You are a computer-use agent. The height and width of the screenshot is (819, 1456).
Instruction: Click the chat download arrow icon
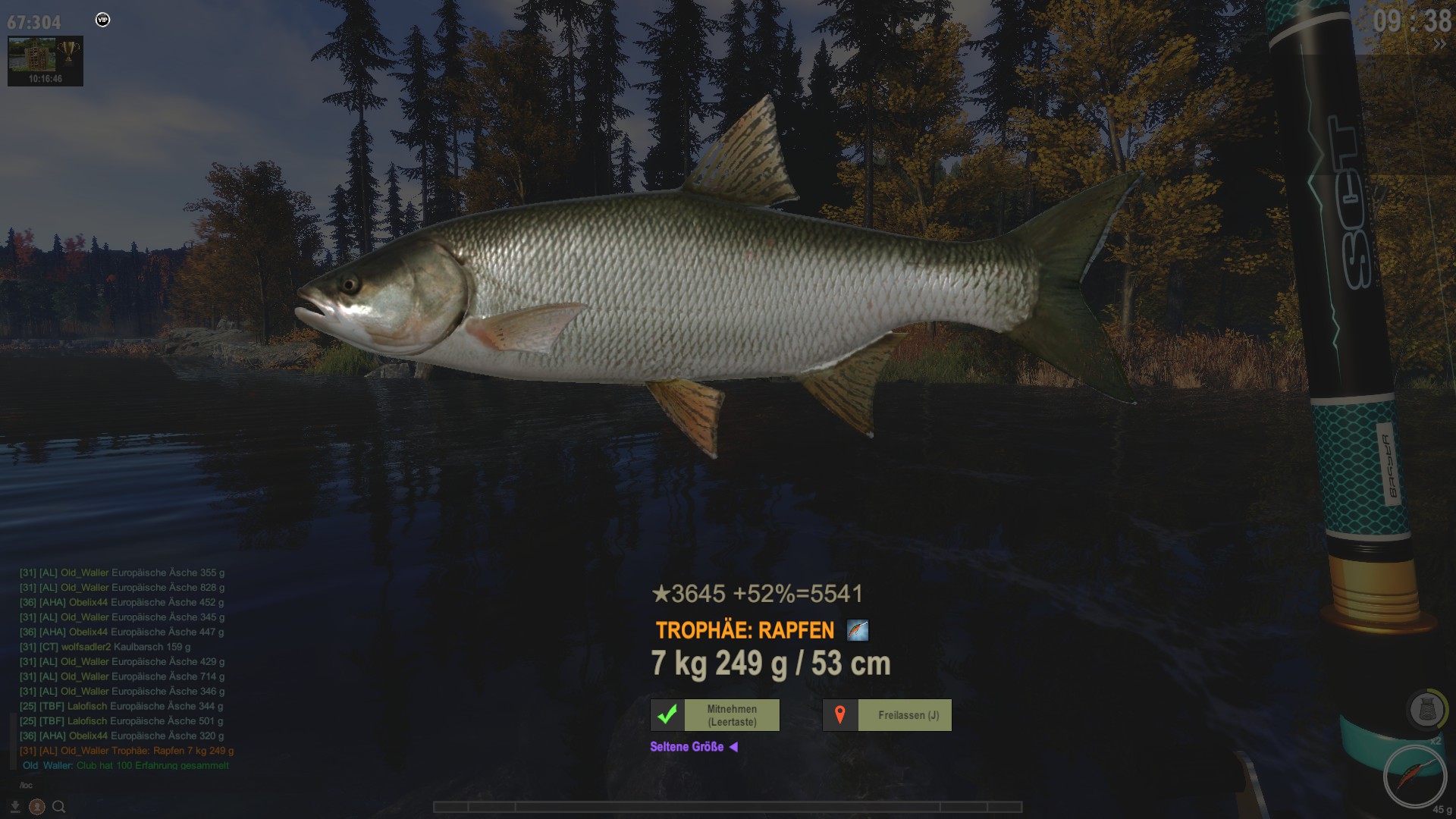pos(15,807)
